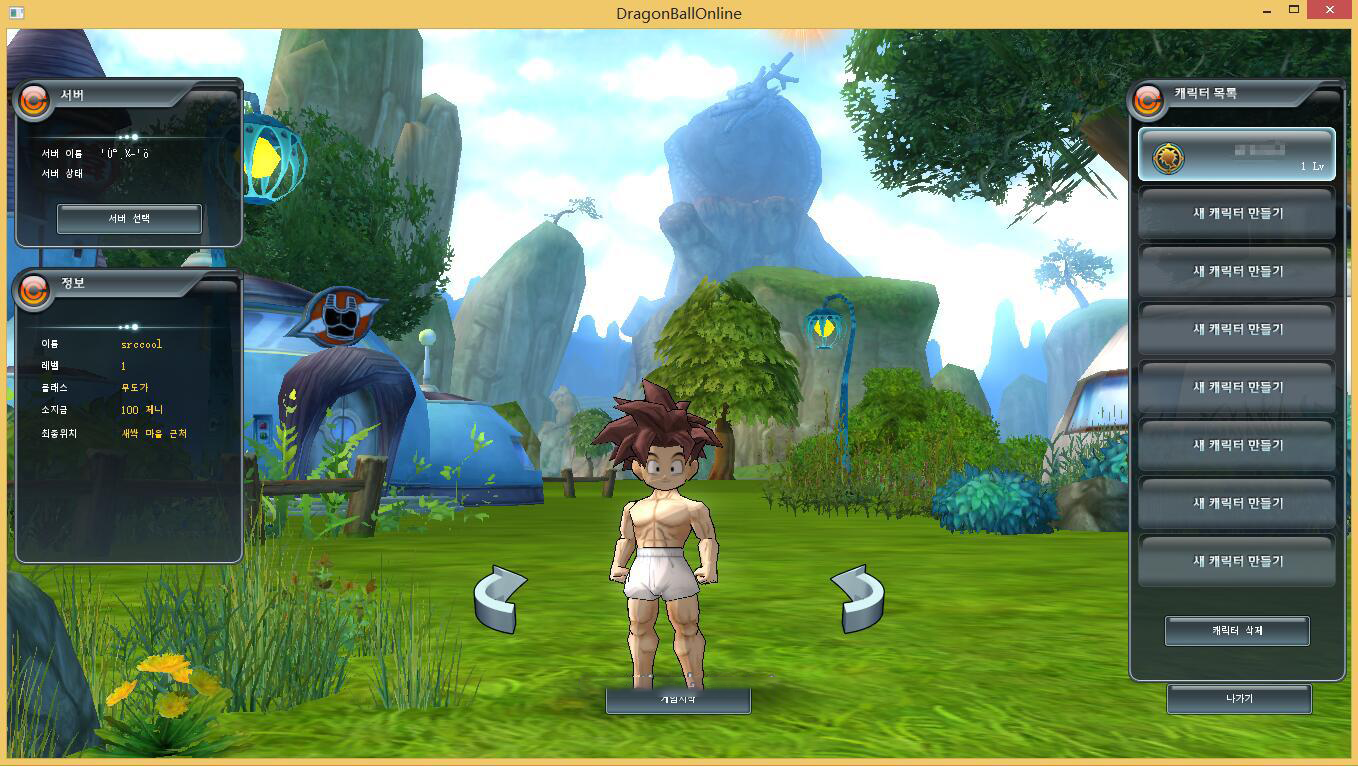
Task: Click the srccool name in the info panel
Action: click(x=140, y=343)
